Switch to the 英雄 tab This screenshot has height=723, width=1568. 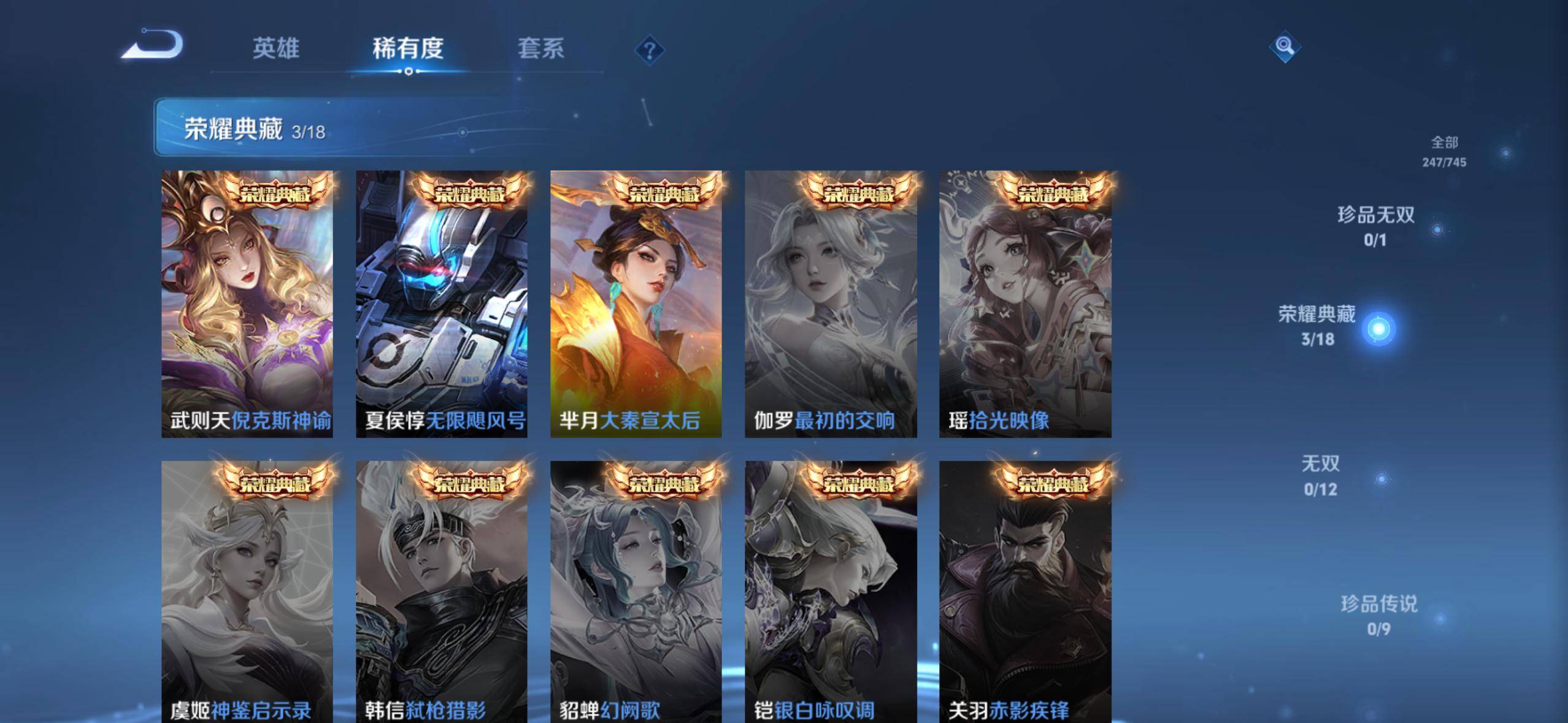click(275, 48)
